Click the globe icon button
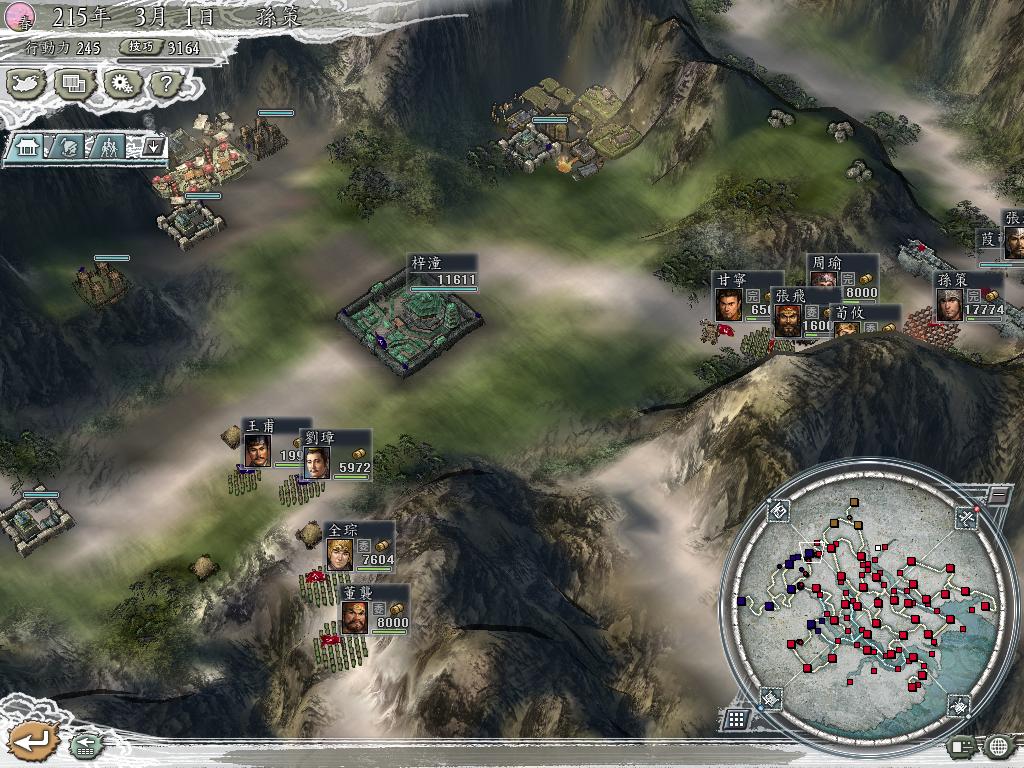Screen dimensions: 1024x768 (x=998, y=746)
